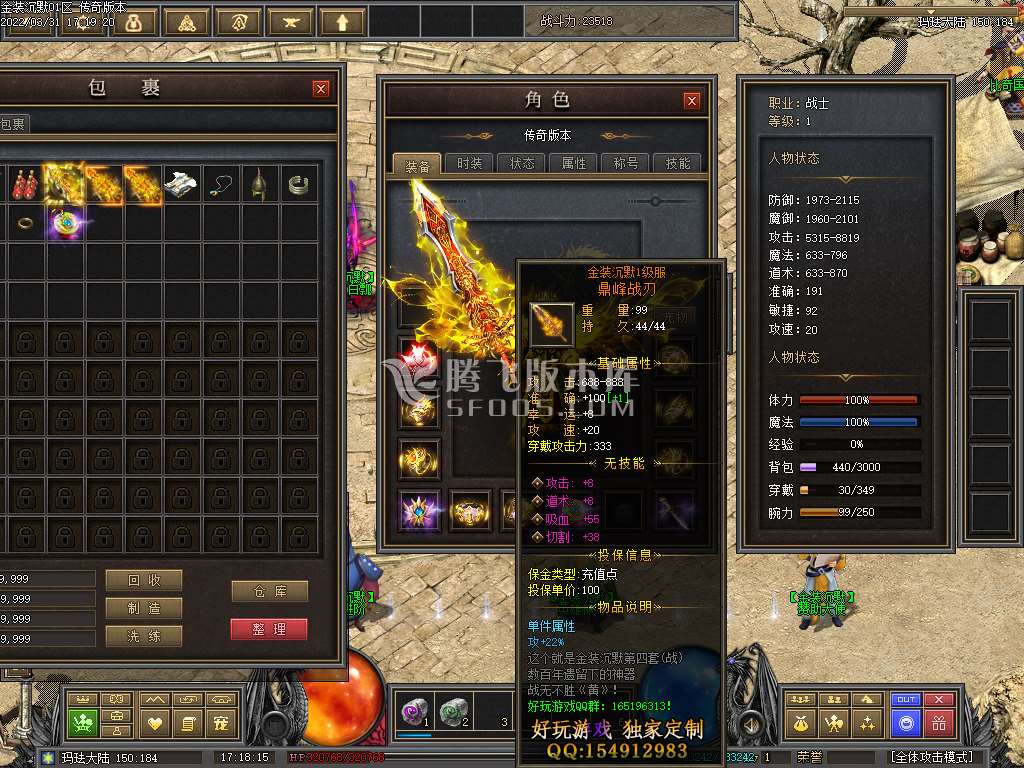
Task: Close the 包裹 inventory window
Action: click(321, 89)
